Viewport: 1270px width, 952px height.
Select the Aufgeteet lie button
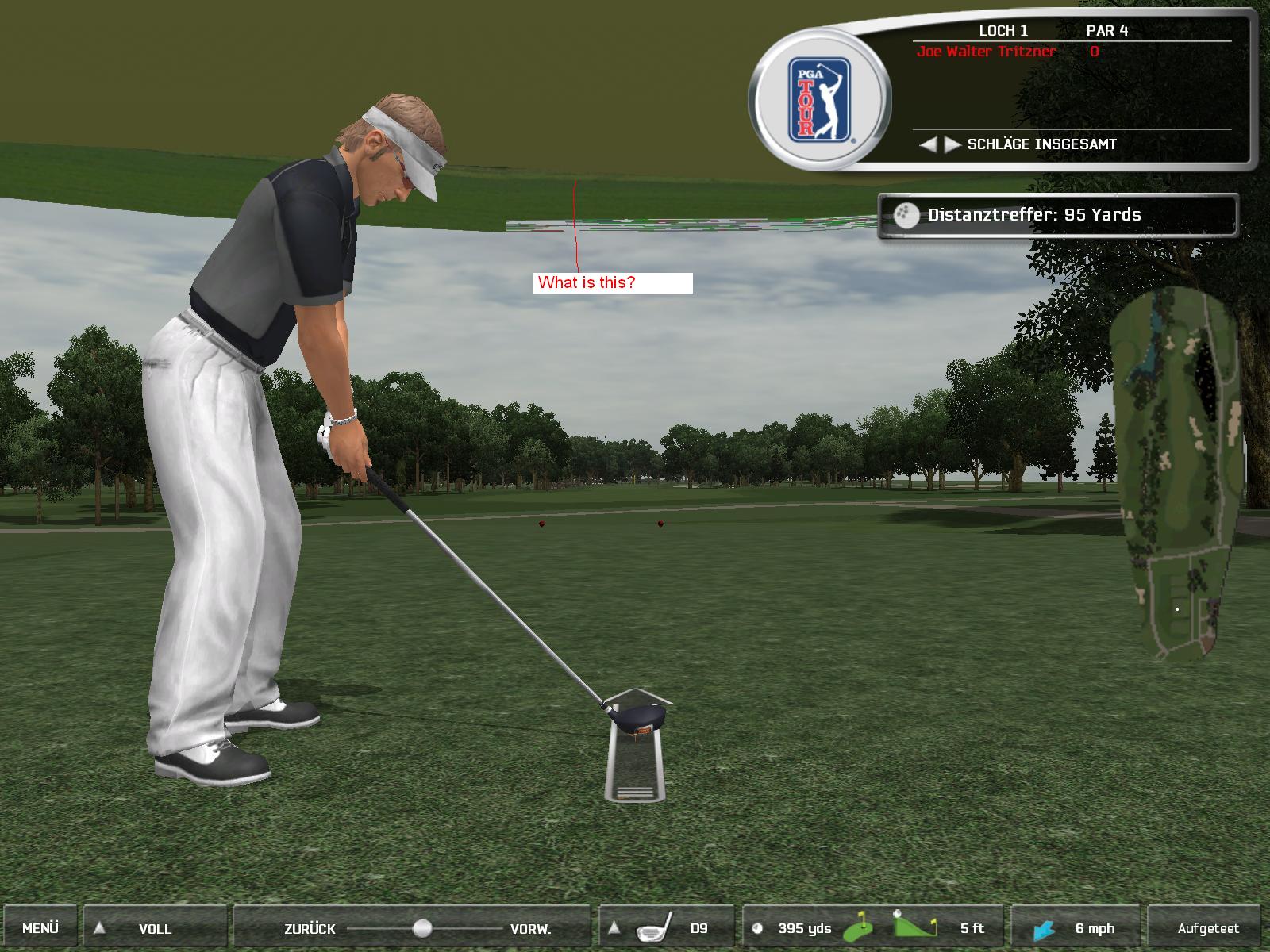tap(1207, 927)
